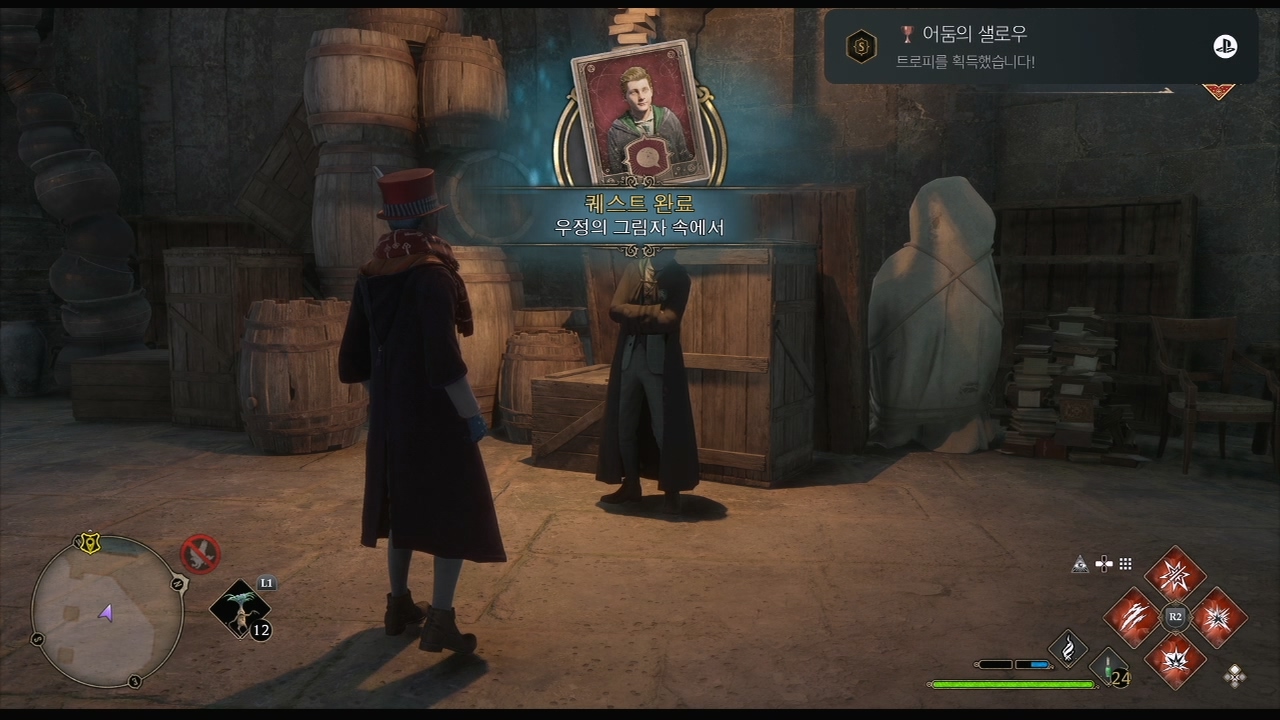
Task: Open the spell set grid icon
Action: (x=1126, y=564)
